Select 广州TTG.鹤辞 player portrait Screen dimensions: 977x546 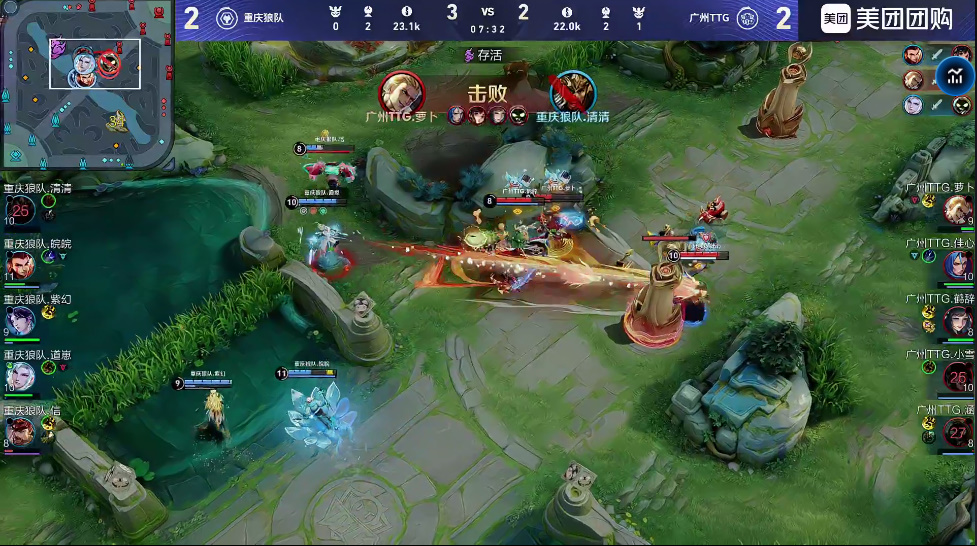pyautogui.click(x=959, y=321)
